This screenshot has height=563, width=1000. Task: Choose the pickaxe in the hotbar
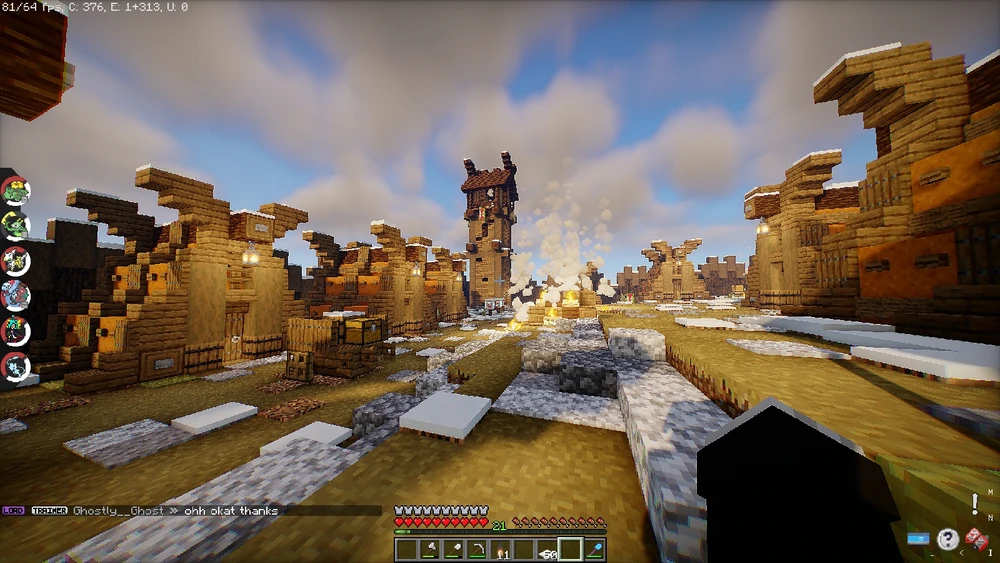point(476,550)
